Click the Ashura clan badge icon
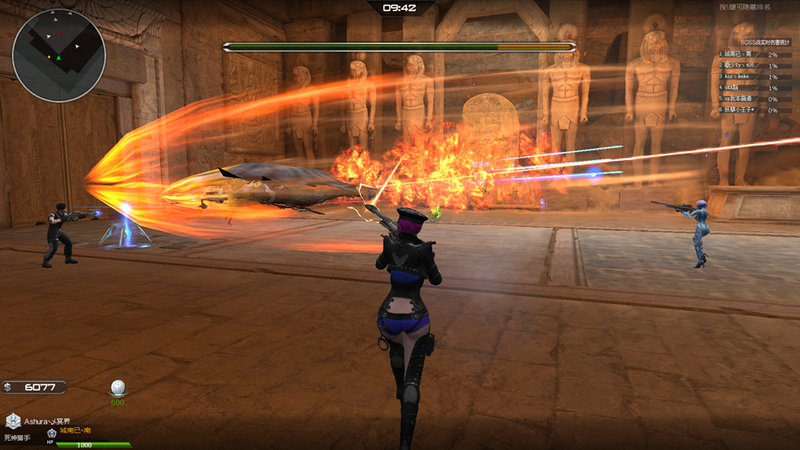Image resolution: width=800 pixels, height=450 pixels. pyautogui.click(x=12, y=422)
